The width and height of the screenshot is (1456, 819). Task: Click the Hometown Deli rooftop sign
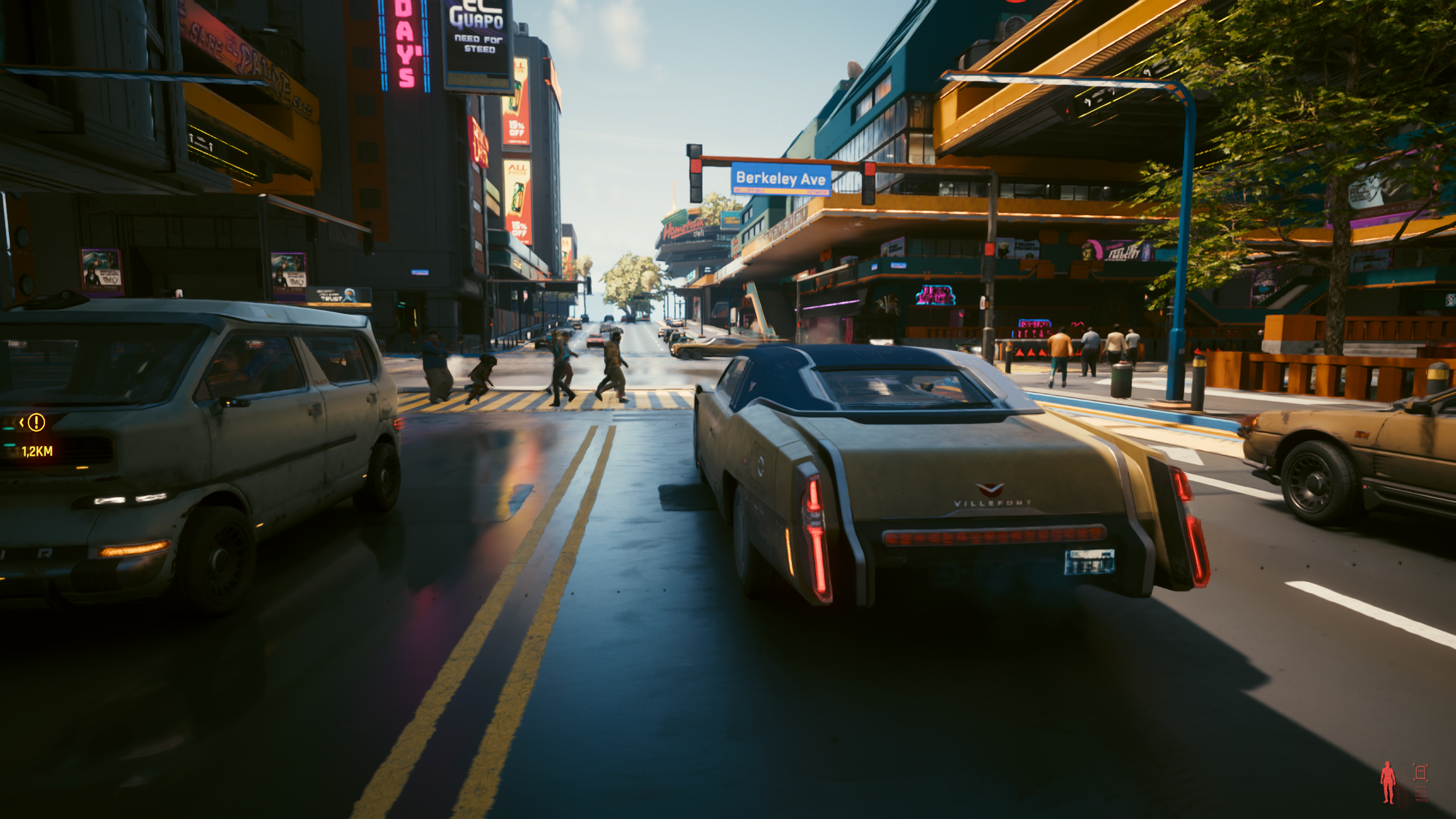tap(683, 227)
